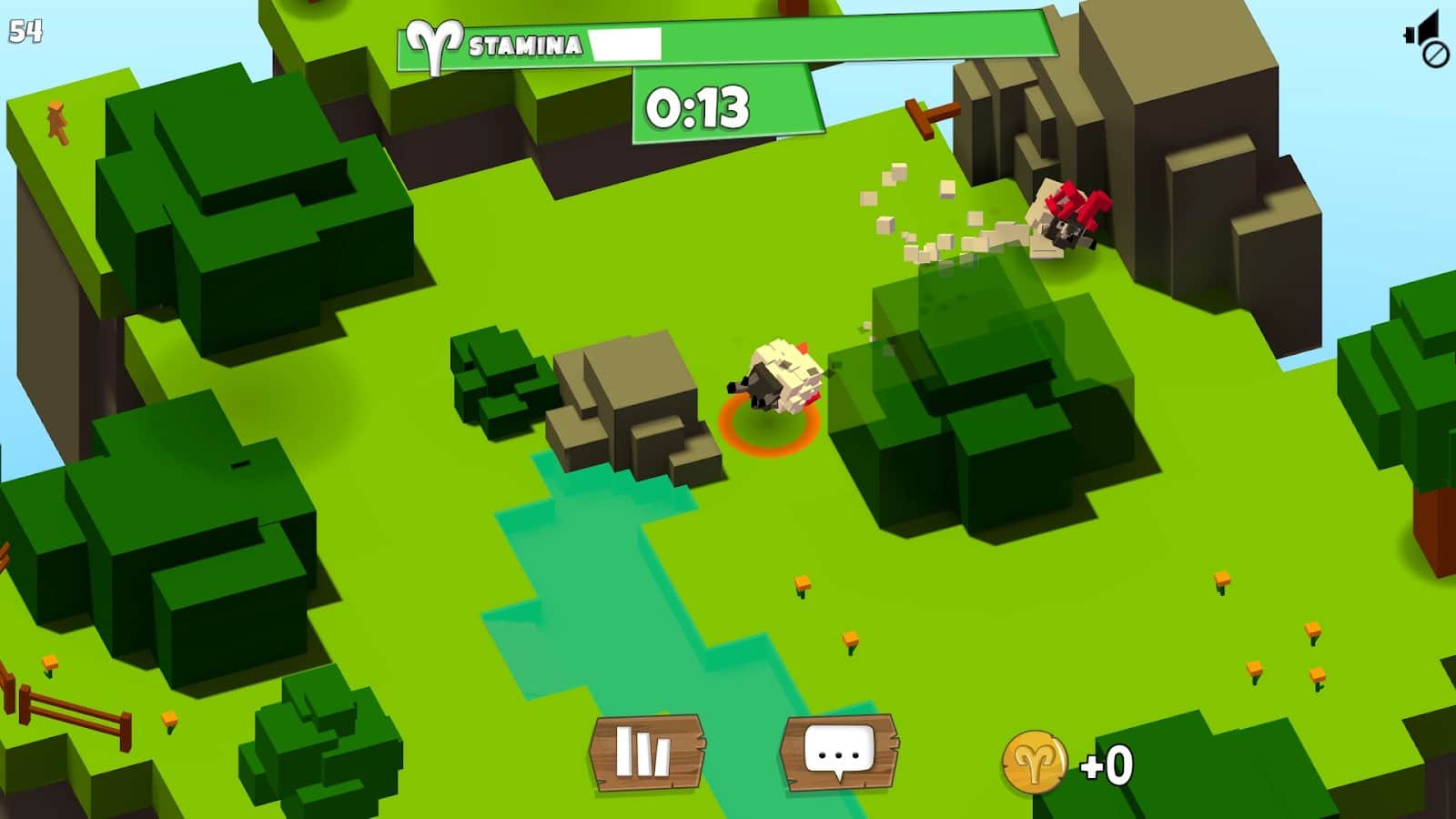Image resolution: width=1456 pixels, height=819 pixels.
Task: Select the red ram near the rocks
Action: pos(1069,218)
